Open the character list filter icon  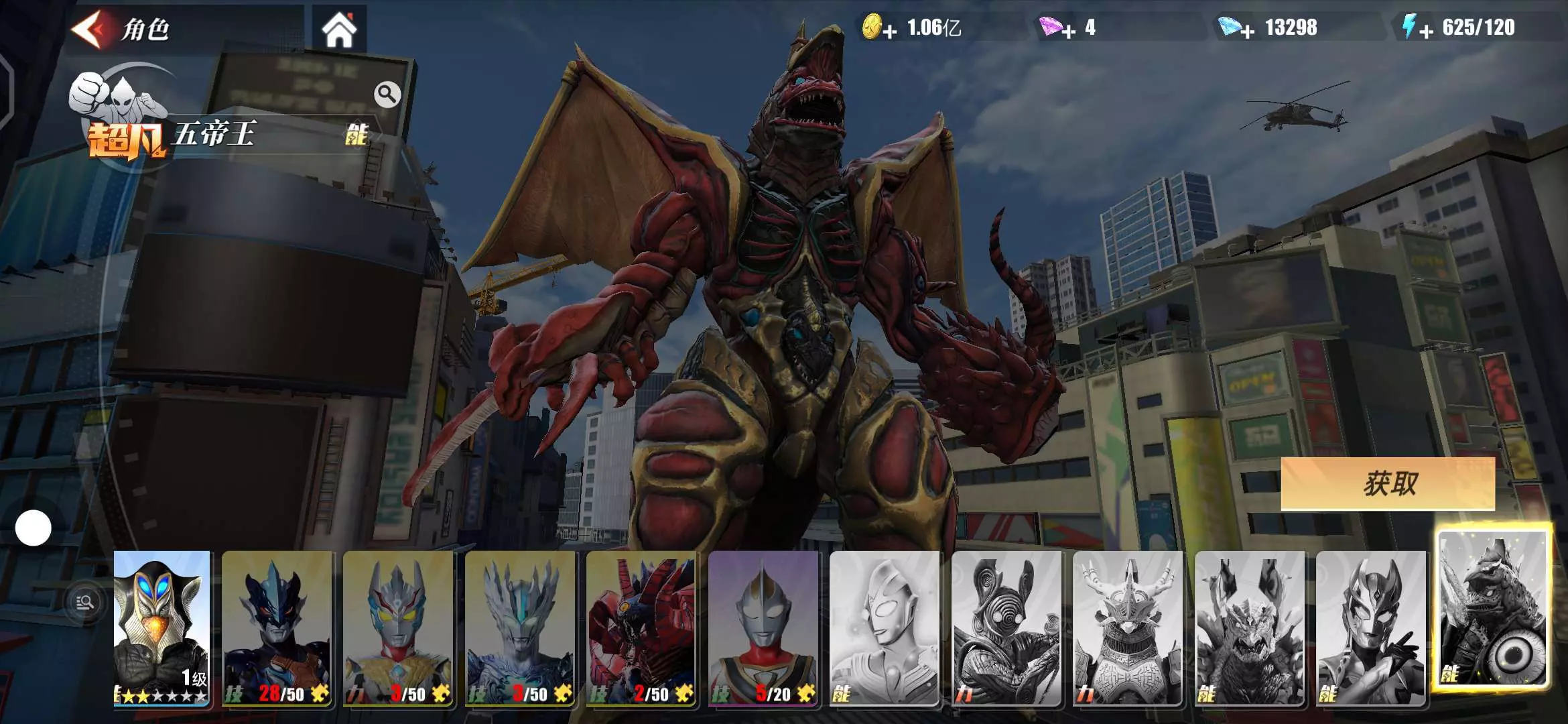tap(85, 603)
